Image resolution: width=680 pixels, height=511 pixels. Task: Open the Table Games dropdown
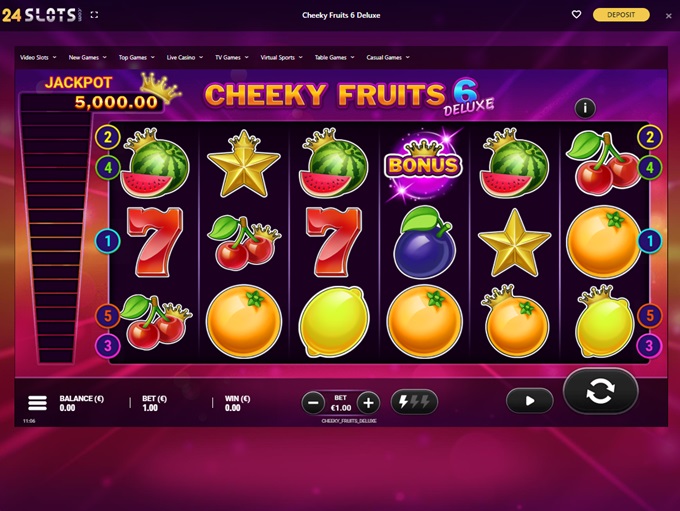[x=335, y=58]
